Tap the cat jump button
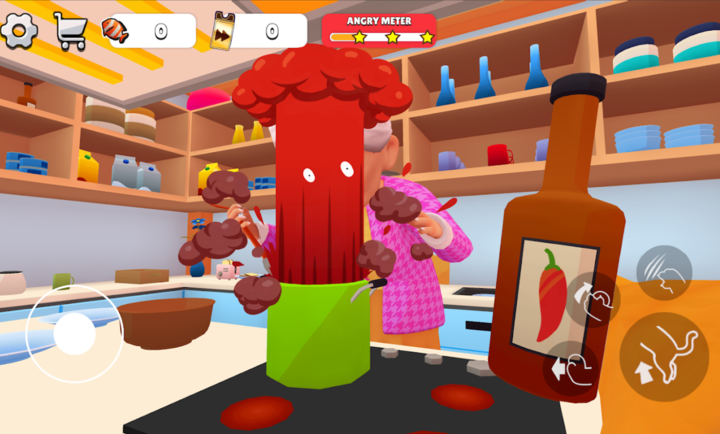Screen dimensions: 720x434 coord(663,357)
